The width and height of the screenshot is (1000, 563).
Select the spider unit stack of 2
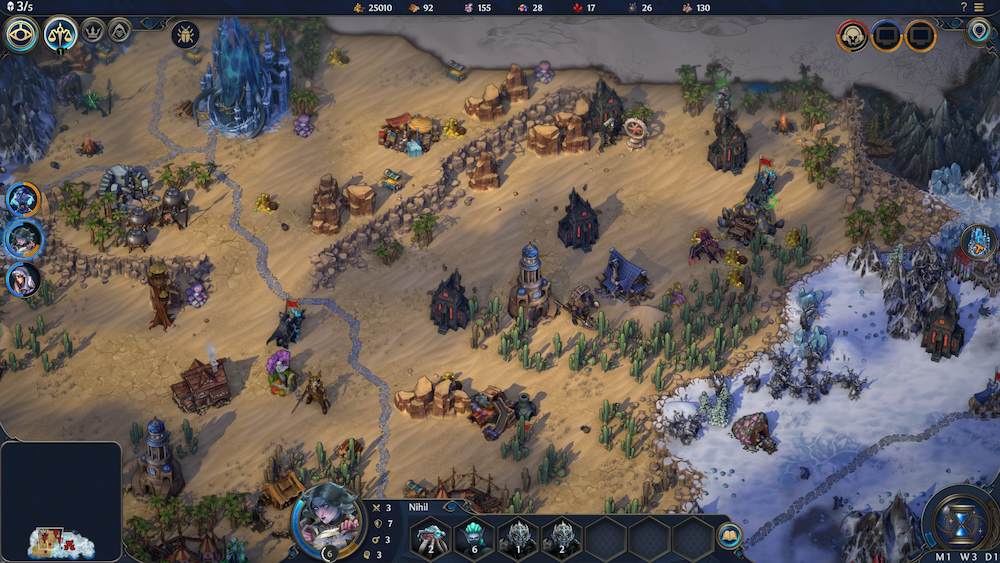430,538
